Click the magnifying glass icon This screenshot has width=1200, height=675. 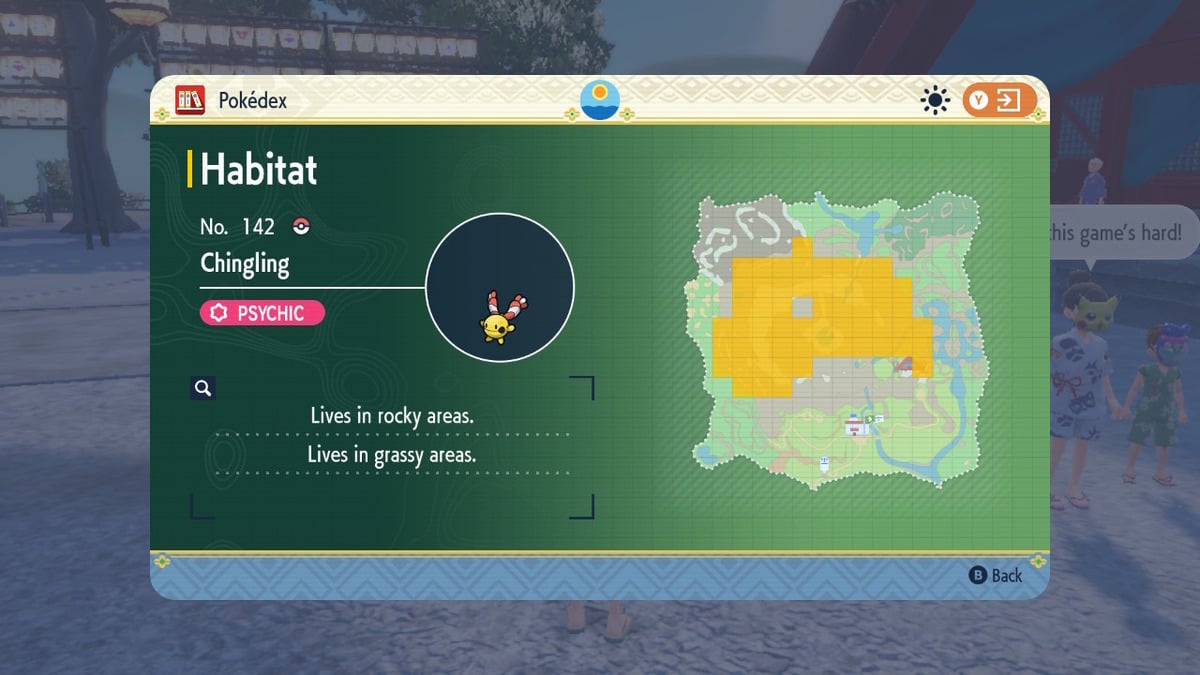point(203,388)
